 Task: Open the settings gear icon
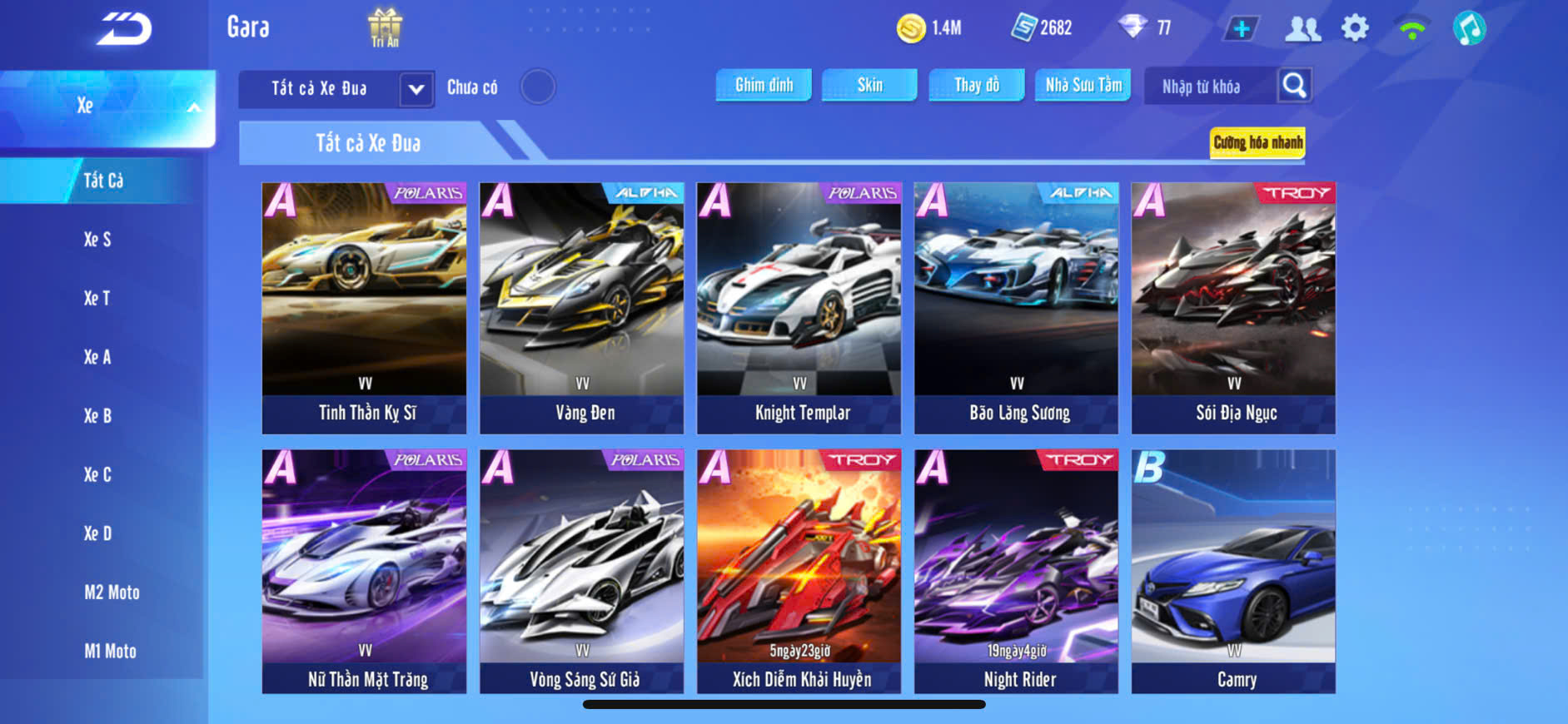pos(1355,28)
